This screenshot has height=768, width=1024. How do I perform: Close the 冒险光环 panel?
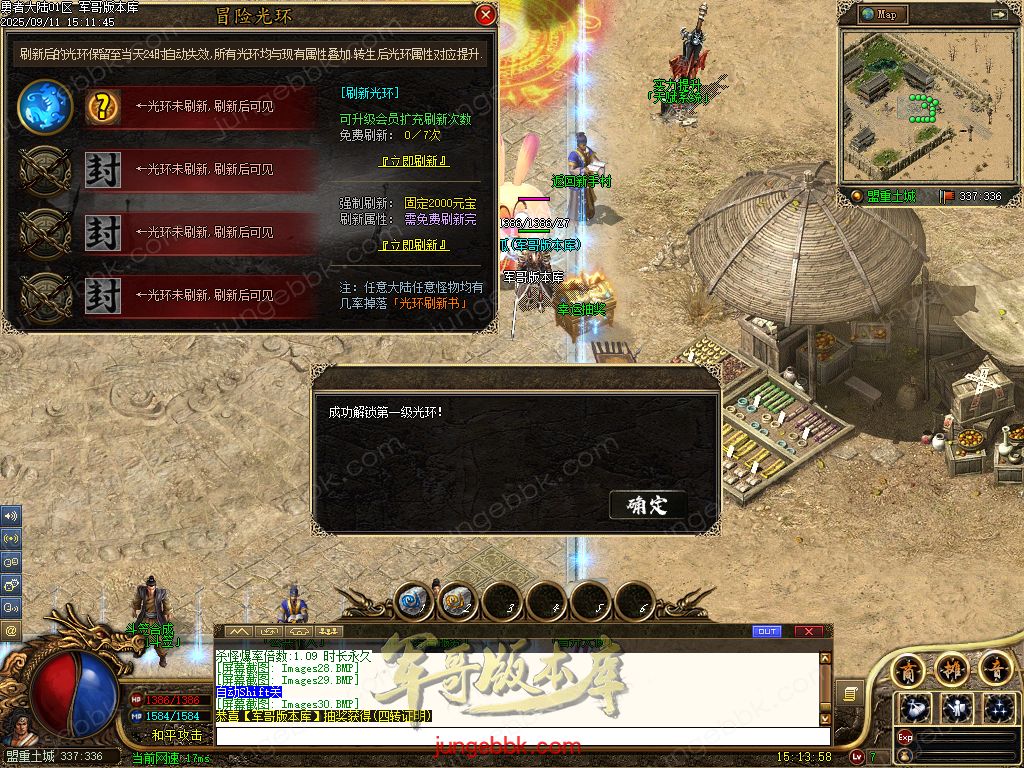[485, 15]
